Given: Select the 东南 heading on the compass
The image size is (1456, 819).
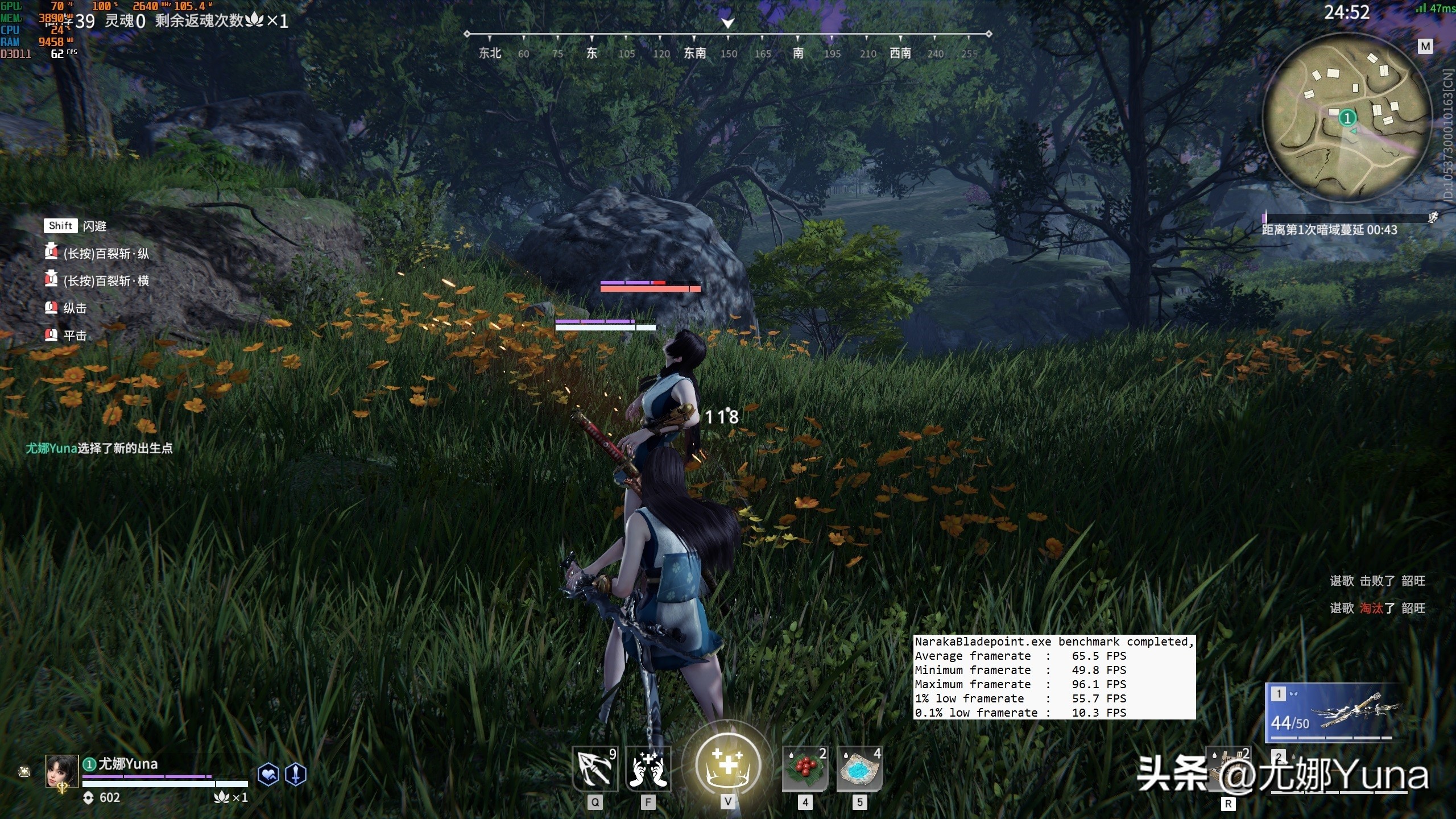Looking at the screenshot, I should pos(694,53).
